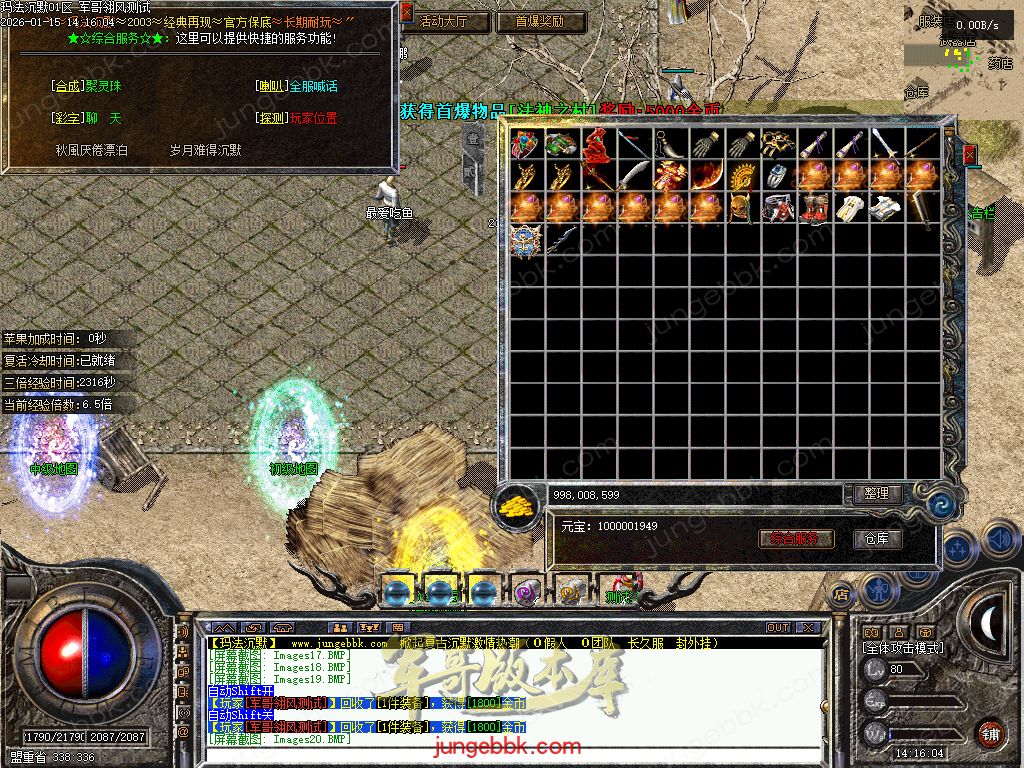Open the 仓库 warehouse

877,539
